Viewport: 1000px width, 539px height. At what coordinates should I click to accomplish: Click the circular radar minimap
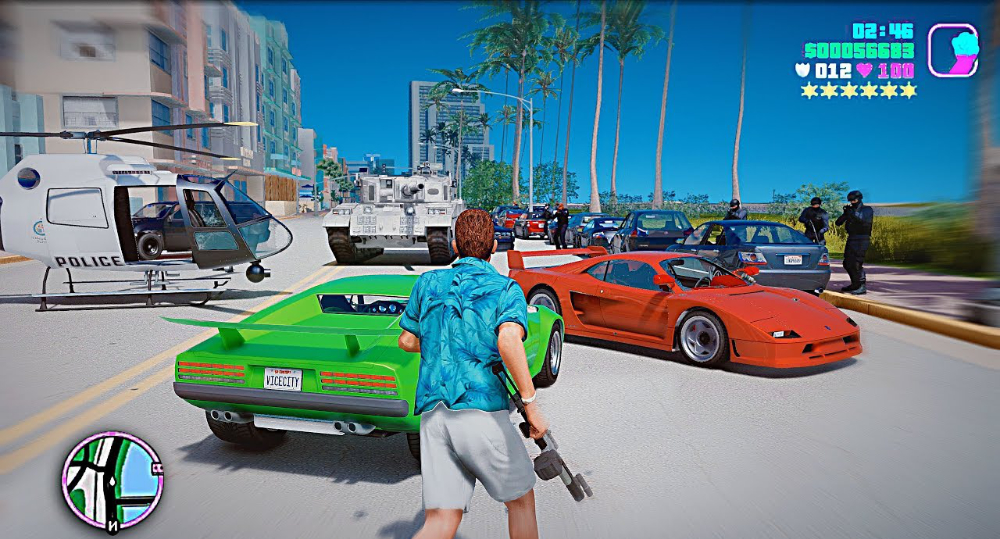point(112,481)
